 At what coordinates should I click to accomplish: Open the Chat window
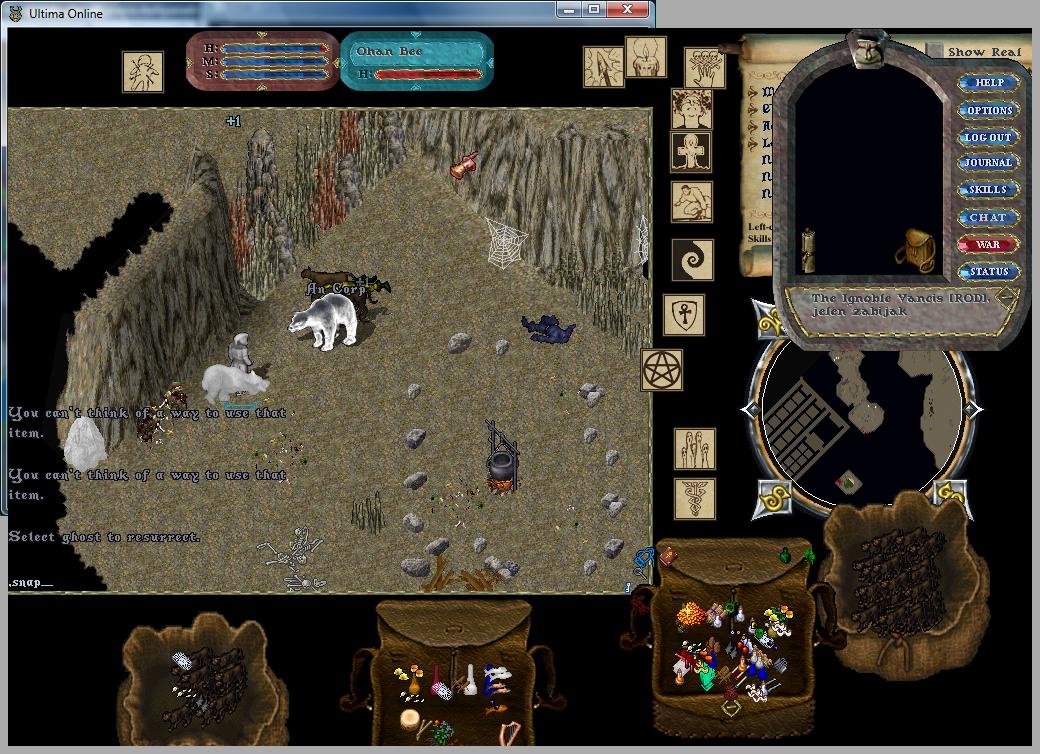[x=988, y=217]
